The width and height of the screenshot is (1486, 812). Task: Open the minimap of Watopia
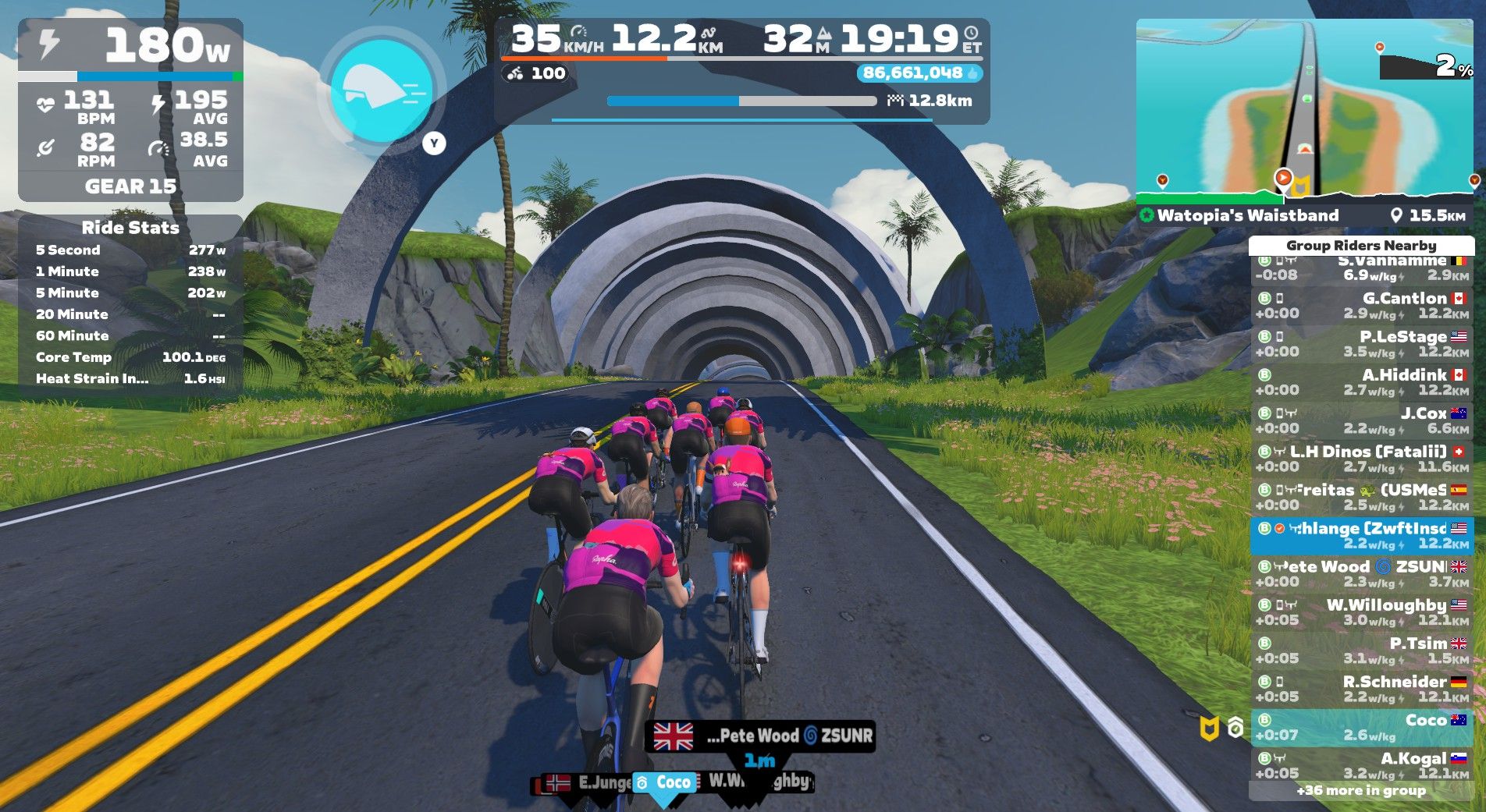pyautogui.click(x=1303, y=109)
